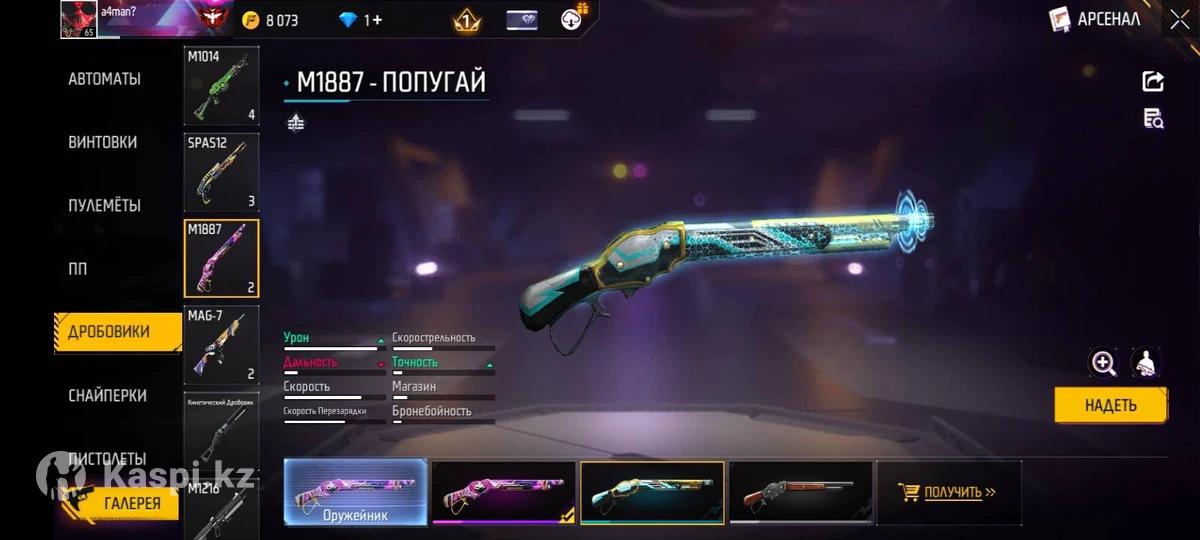This screenshot has height=540, width=1200.
Task: Zoom in on the weapon preview
Action: tap(1103, 363)
